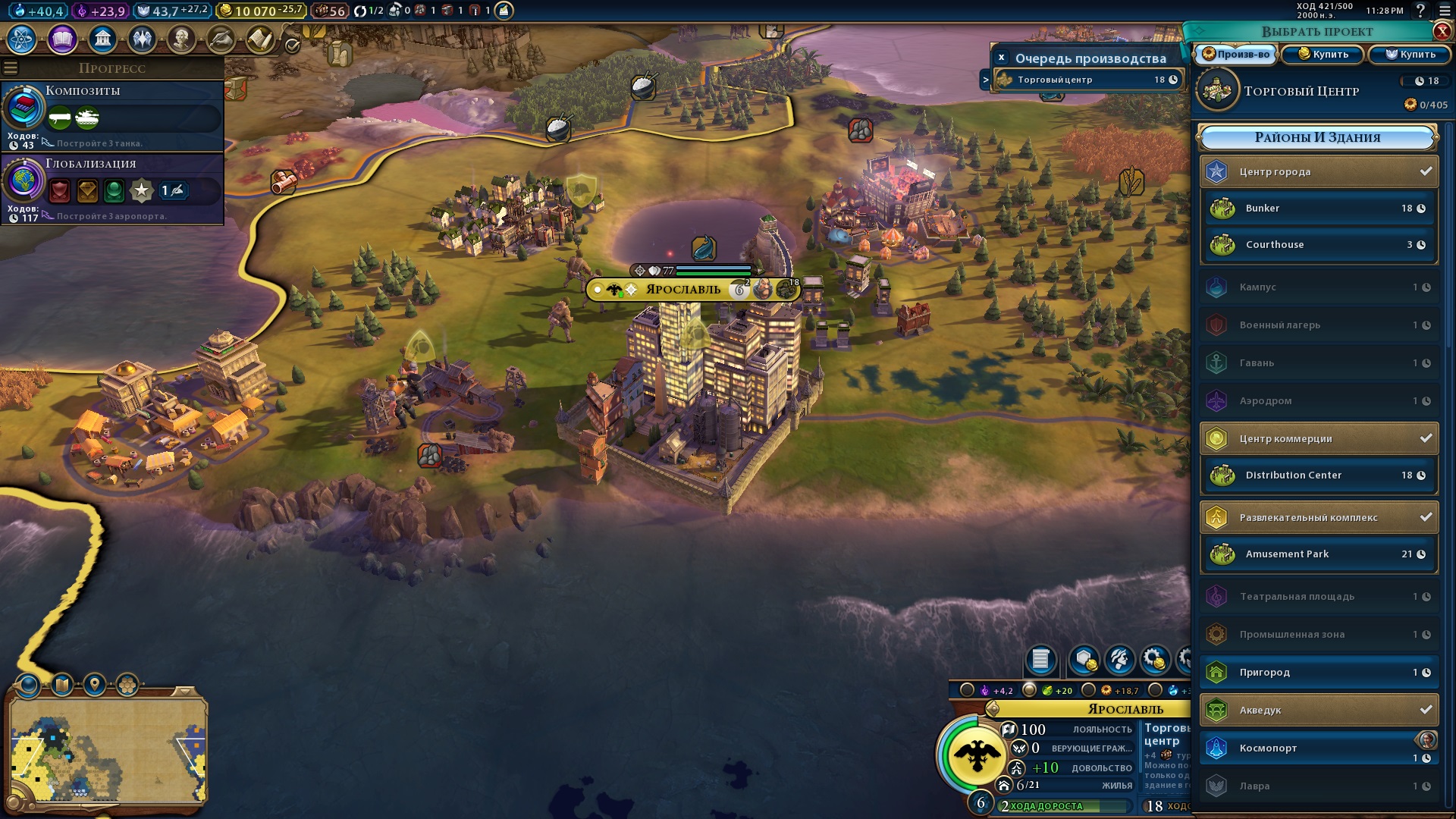This screenshot has height=819, width=1456.
Task: Open the map pin markers tool
Action: tap(95, 685)
